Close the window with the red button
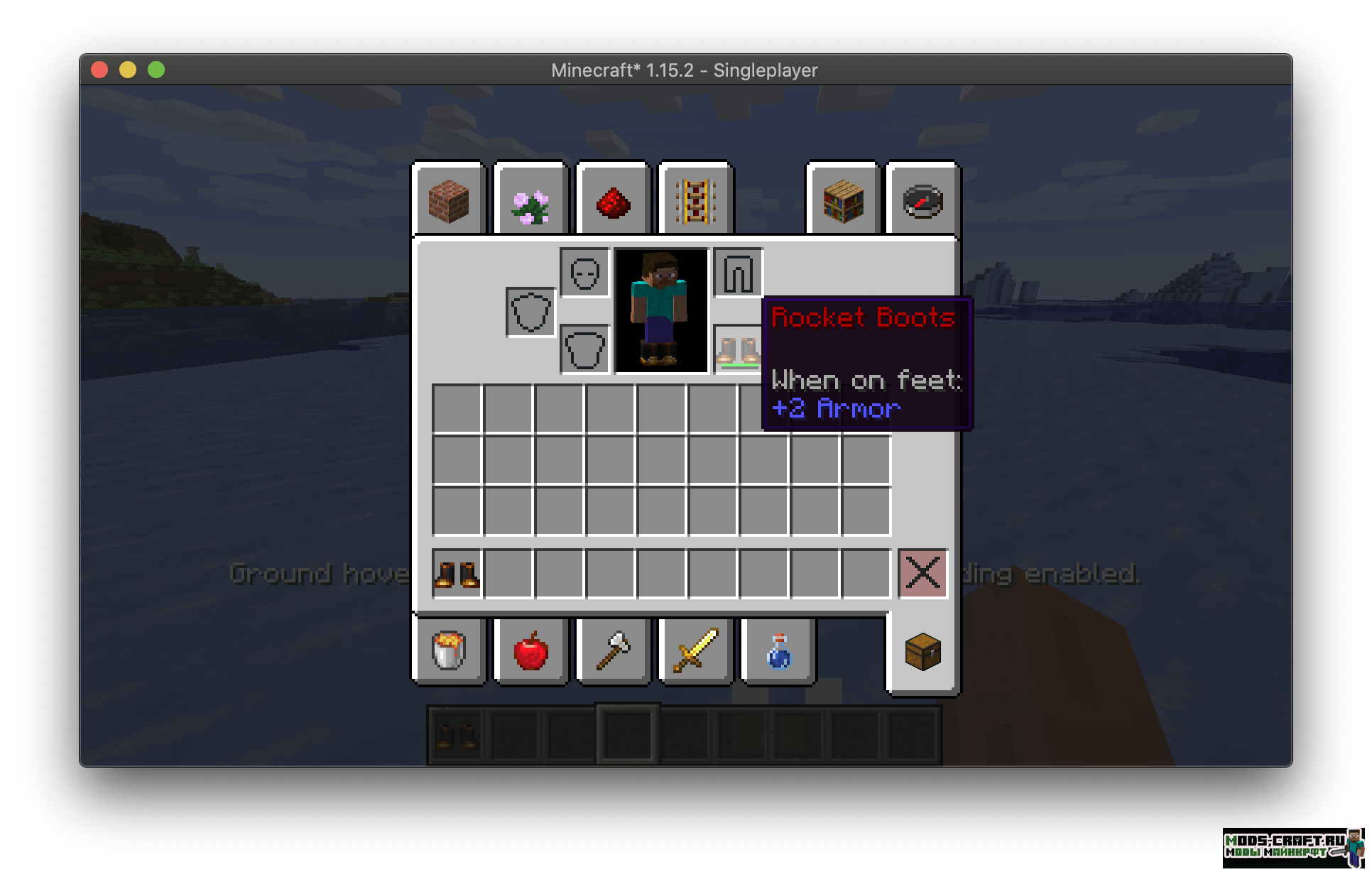1372x872 pixels. point(99,70)
